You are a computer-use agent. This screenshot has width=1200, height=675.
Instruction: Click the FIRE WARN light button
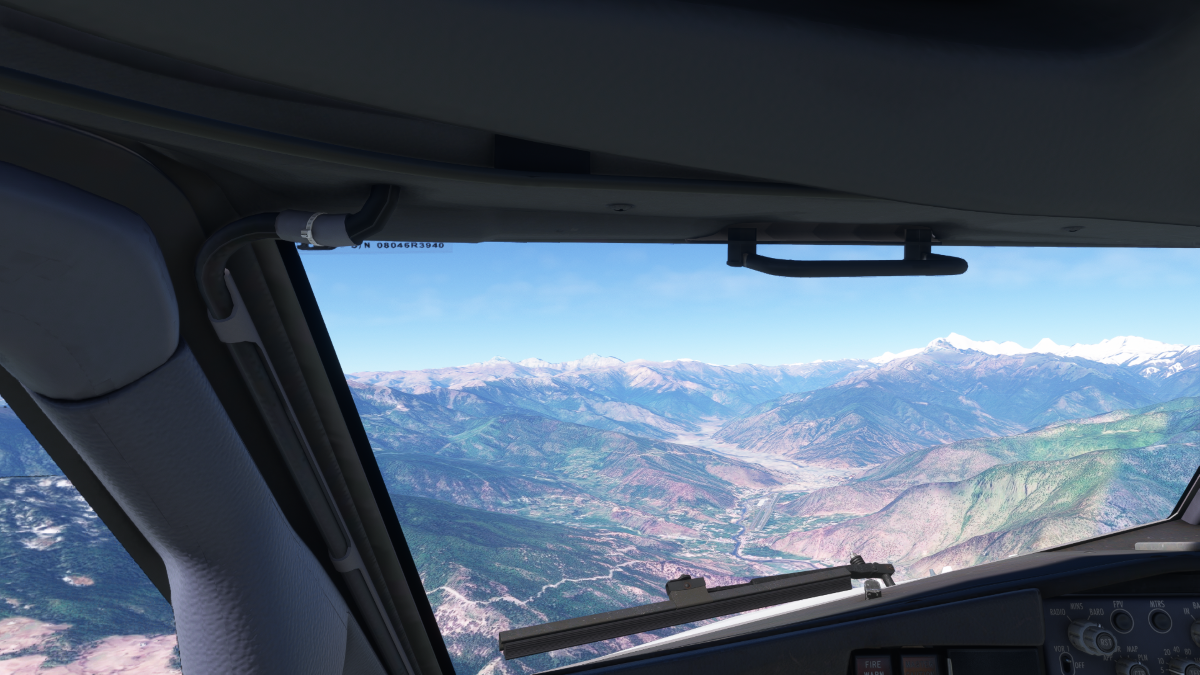[872, 665]
